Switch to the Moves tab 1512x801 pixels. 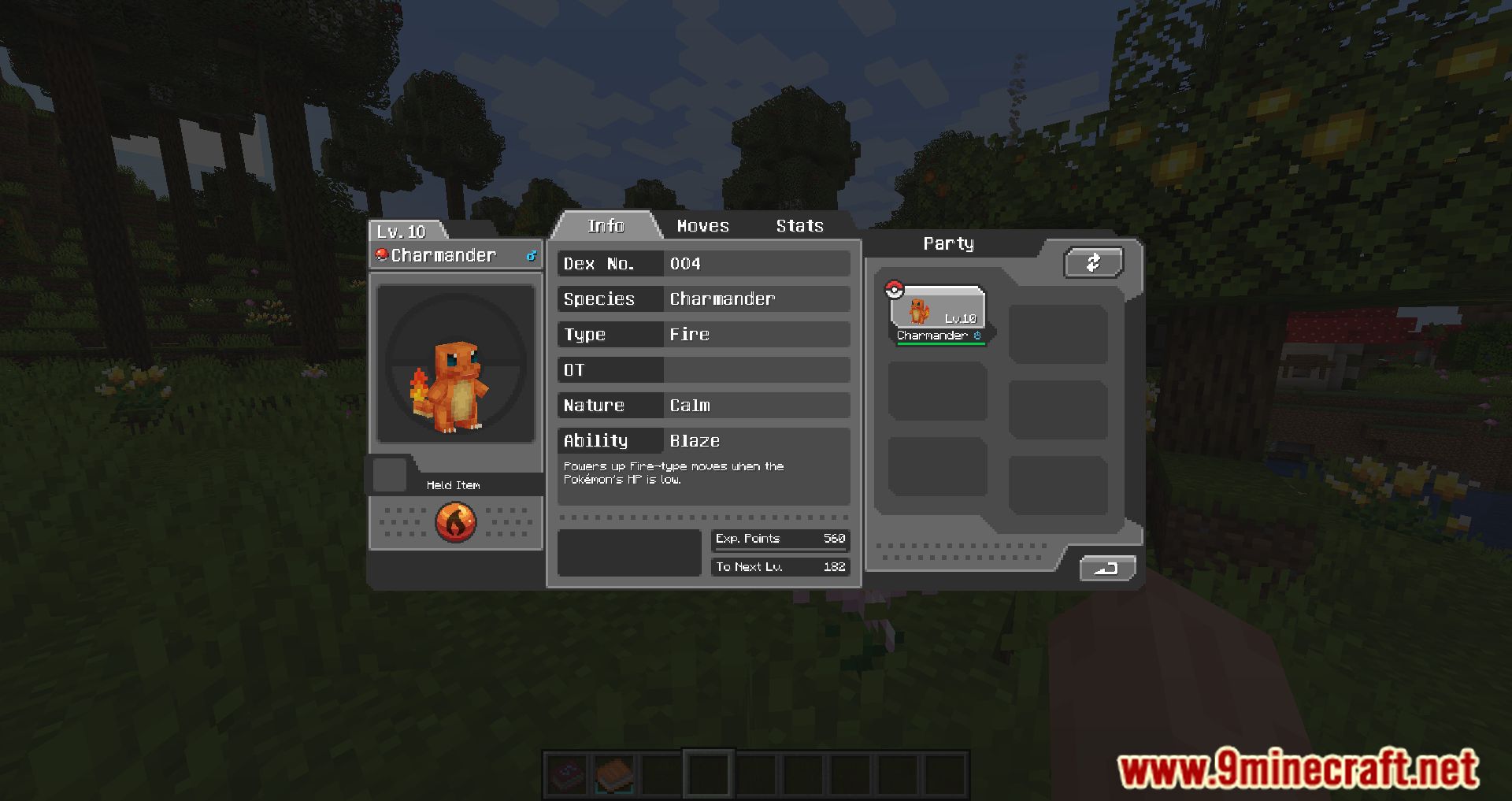[702, 226]
